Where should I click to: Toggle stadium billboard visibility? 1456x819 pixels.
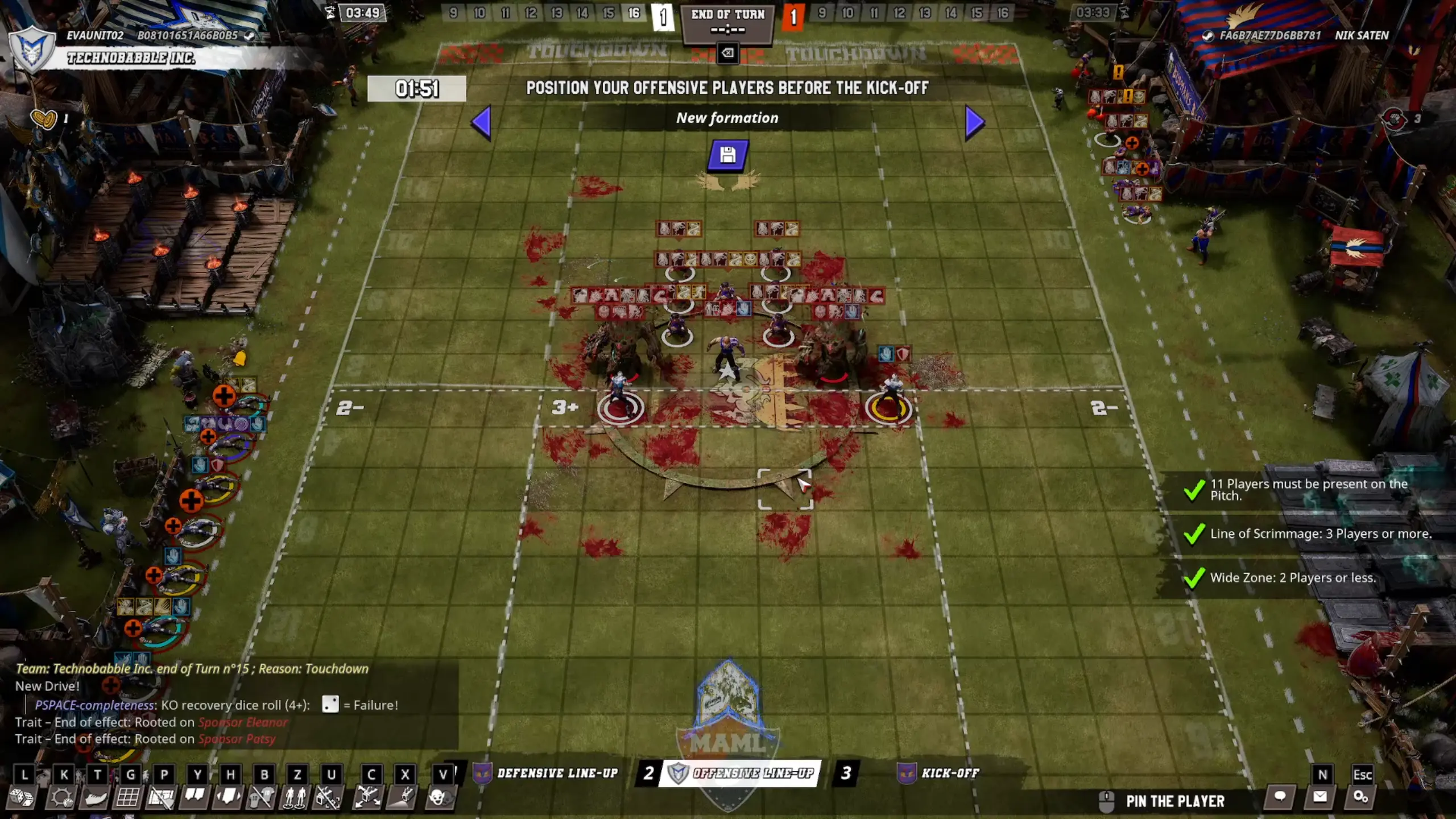163,798
